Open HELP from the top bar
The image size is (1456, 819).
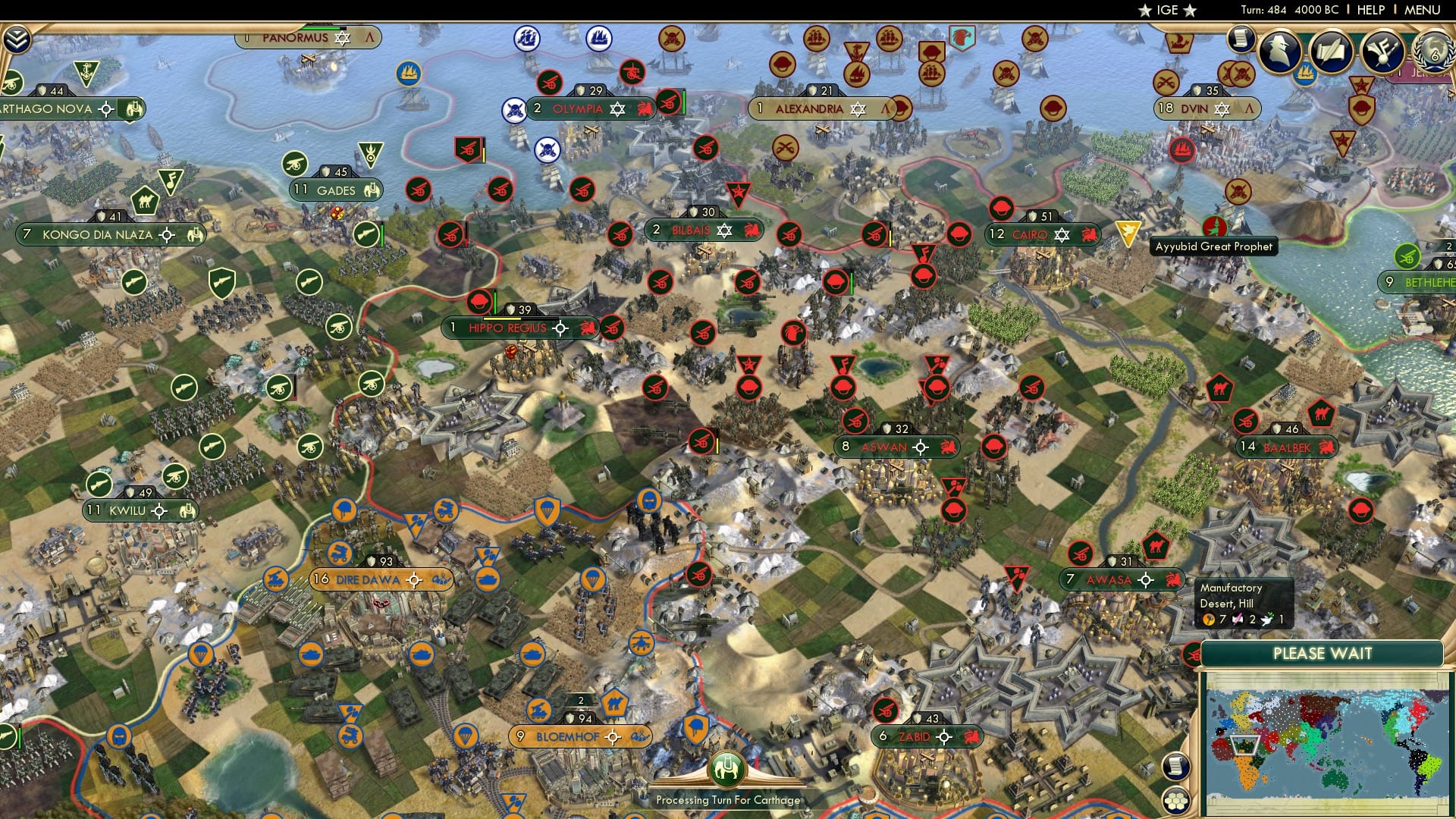pos(1371,10)
